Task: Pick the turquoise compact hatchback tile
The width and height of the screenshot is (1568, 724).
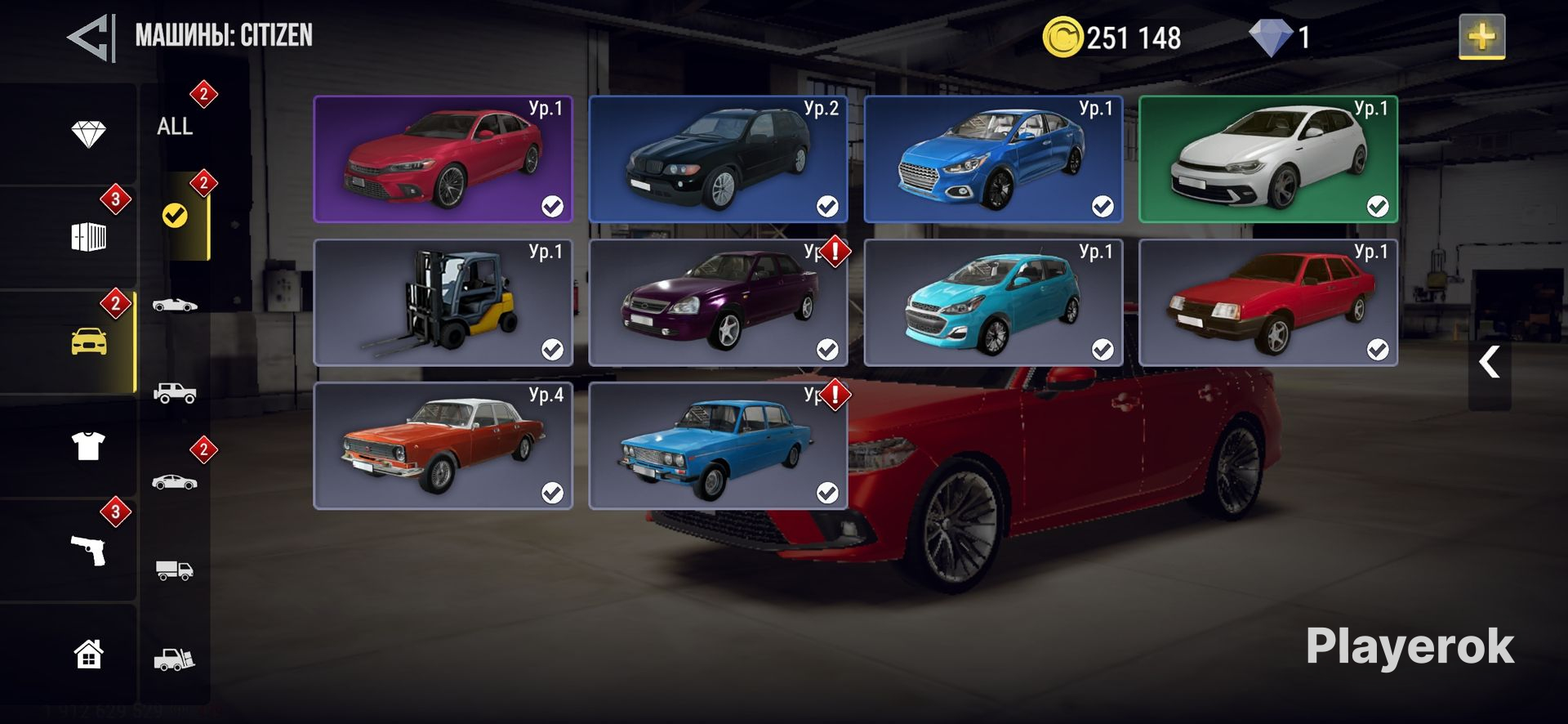Action: (993, 302)
